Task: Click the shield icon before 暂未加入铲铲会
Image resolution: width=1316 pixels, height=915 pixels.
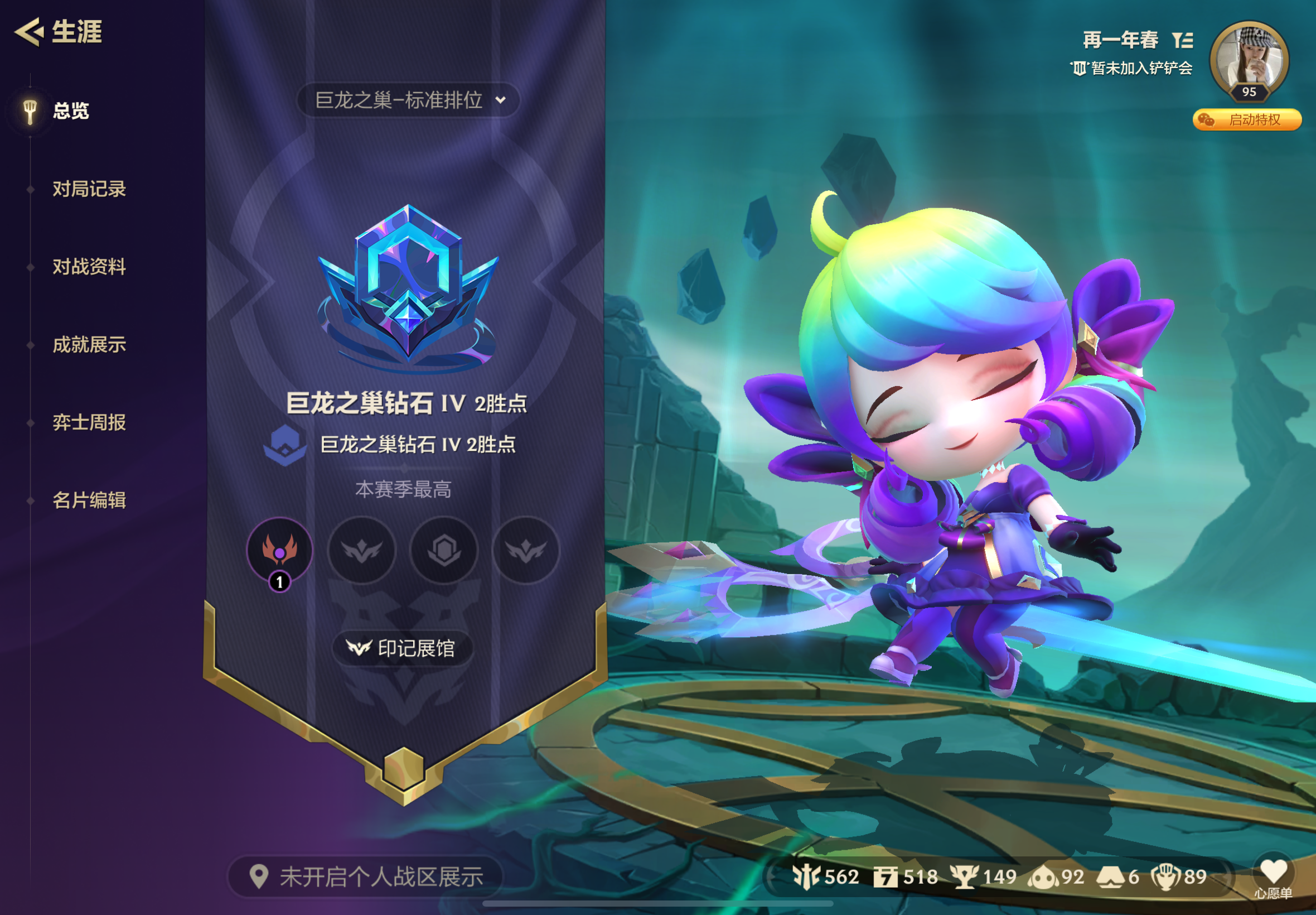Action: pos(1082,69)
